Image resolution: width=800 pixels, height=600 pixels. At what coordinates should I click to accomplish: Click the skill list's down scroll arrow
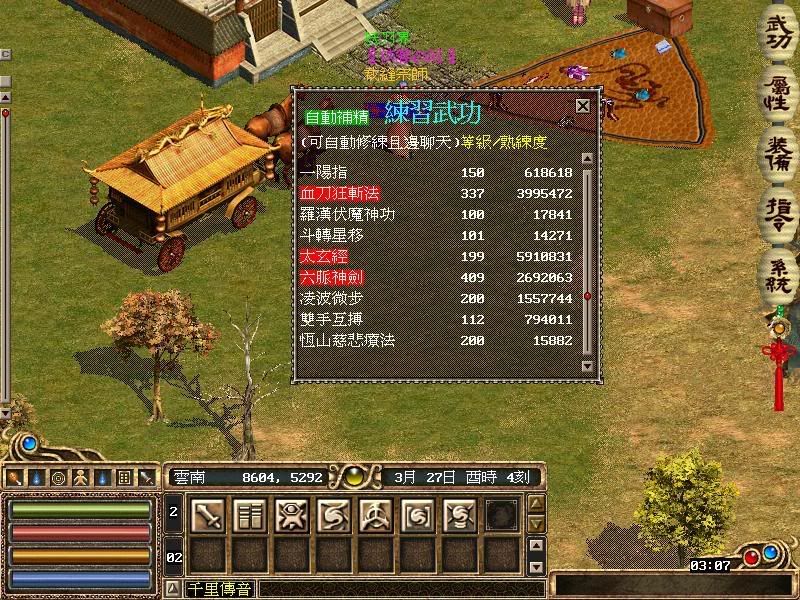[x=587, y=366]
